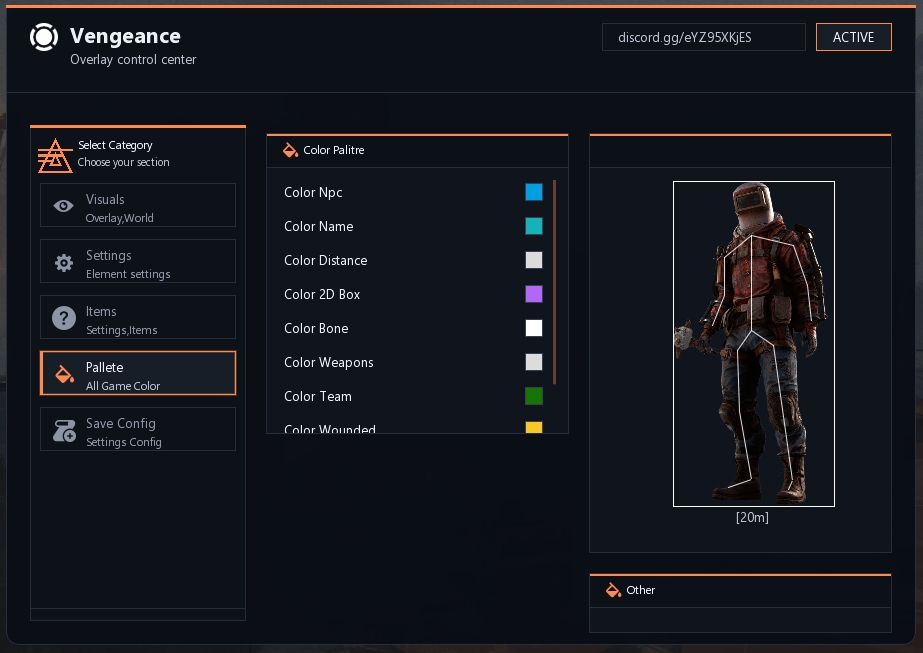Click the ACTIVE button

853,37
